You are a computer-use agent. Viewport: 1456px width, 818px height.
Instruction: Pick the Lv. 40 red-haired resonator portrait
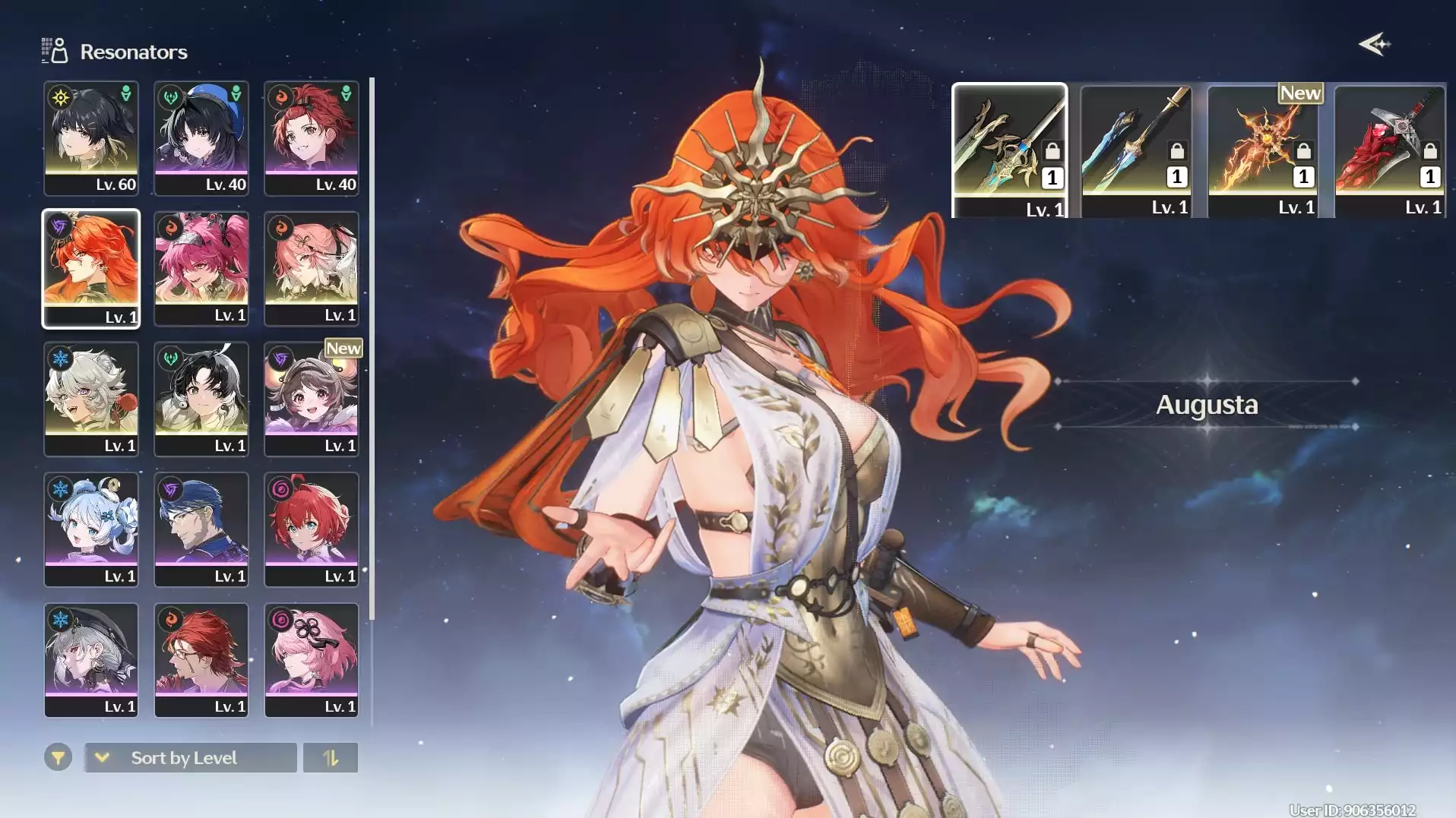click(312, 138)
